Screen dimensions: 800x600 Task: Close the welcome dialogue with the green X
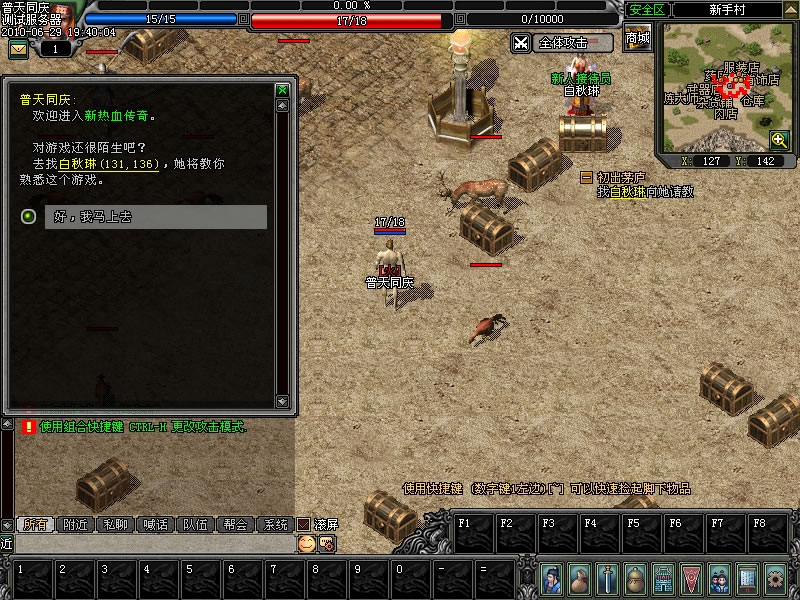282,90
